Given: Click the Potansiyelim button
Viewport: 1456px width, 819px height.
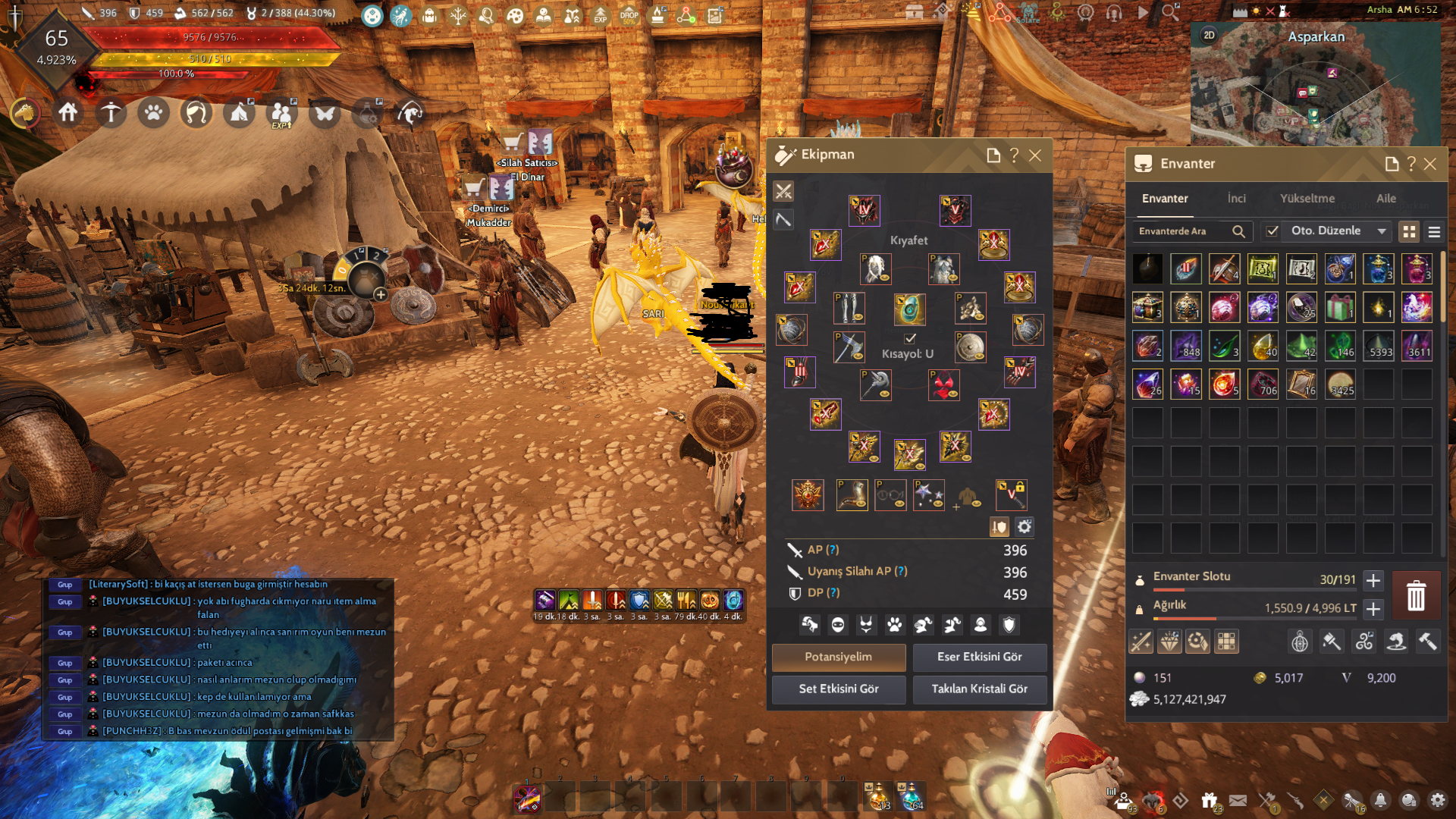Looking at the screenshot, I should [x=839, y=657].
